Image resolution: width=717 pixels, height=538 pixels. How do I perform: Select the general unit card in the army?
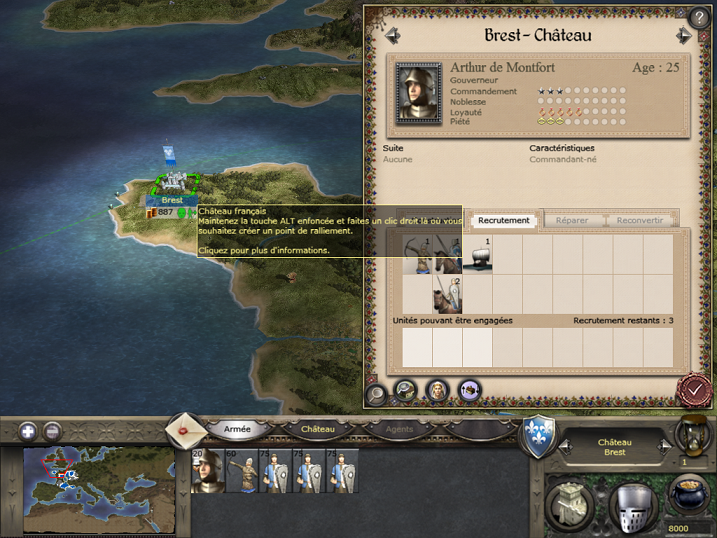tap(206, 471)
